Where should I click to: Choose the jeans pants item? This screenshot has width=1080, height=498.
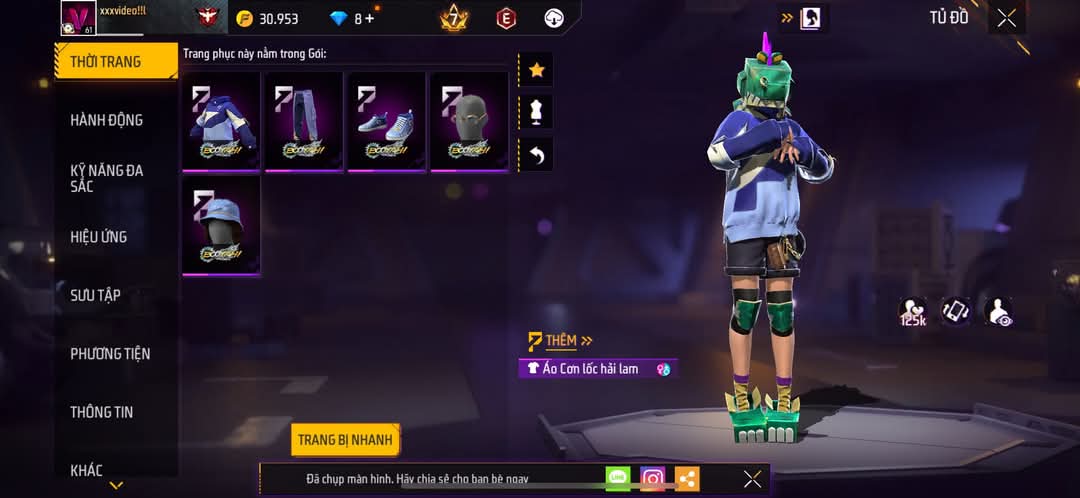click(304, 122)
